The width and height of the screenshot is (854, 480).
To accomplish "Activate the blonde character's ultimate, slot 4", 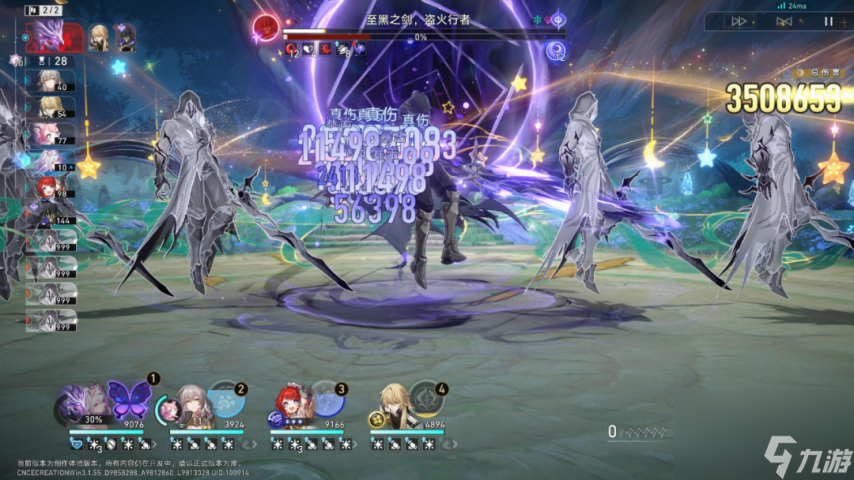I will 426,400.
